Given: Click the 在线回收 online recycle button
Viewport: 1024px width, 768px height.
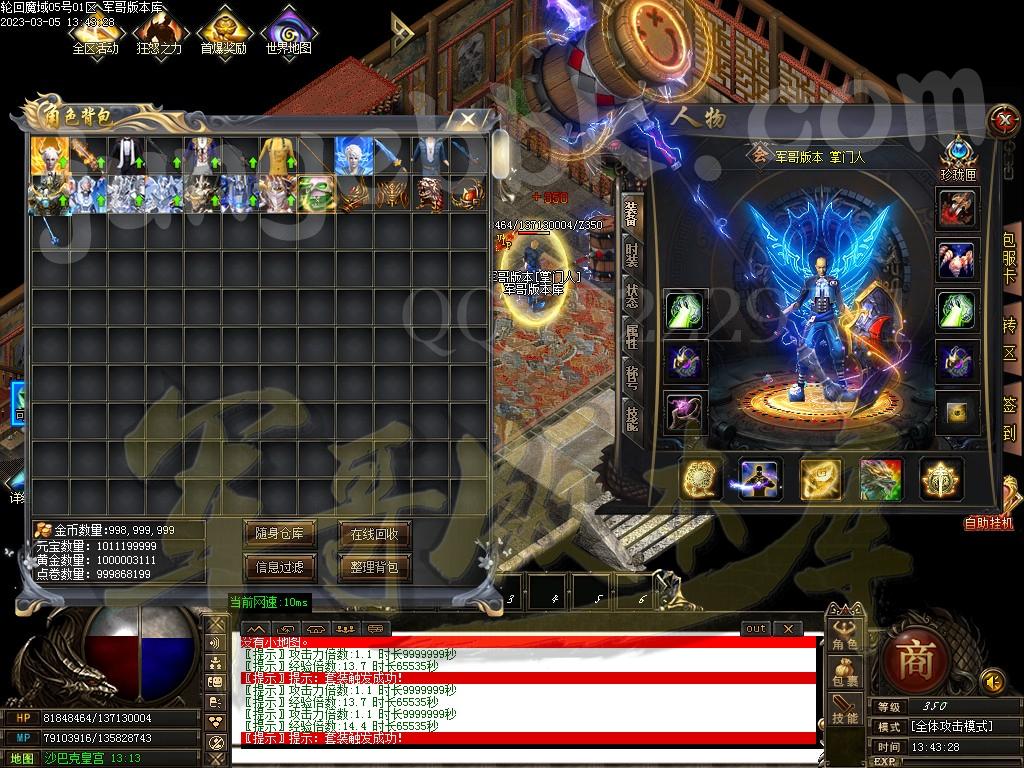Looking at the screenshot, I should 374,534.
